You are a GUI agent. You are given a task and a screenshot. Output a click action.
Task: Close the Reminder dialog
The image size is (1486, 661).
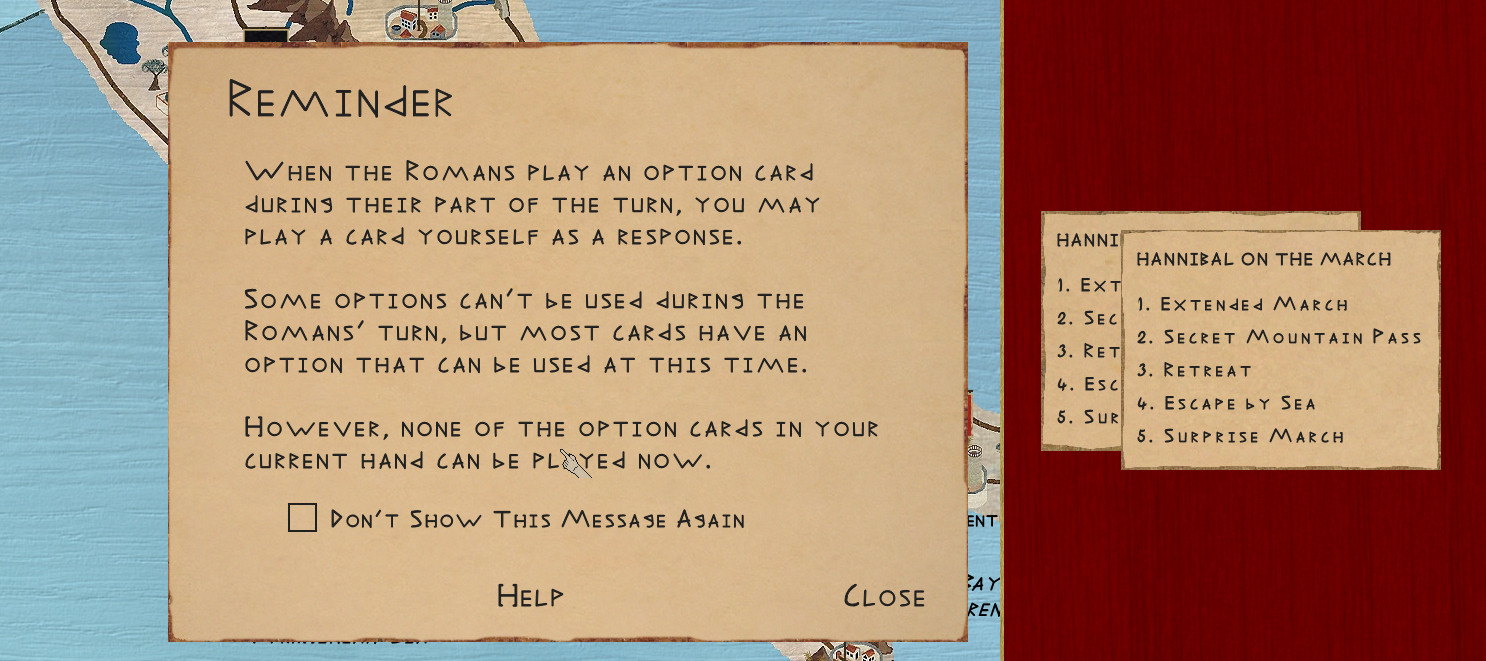pos(884,597)
